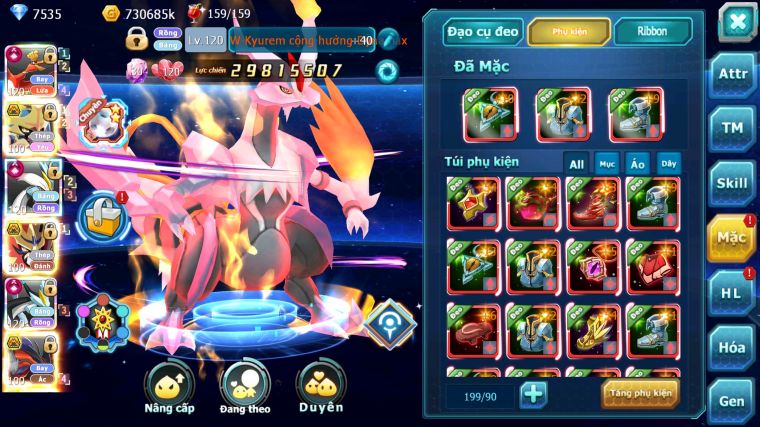Viewport: 760px width, 427px height.
Task: Switch to the Gen side tab
Action: click(x=732, y=400)
